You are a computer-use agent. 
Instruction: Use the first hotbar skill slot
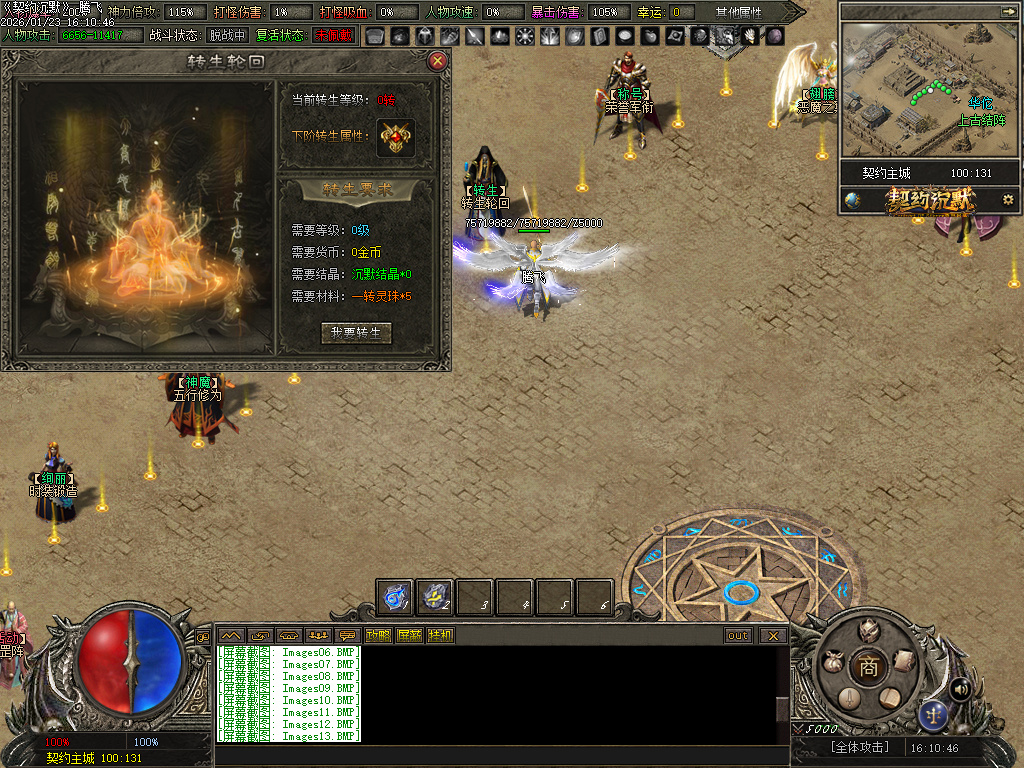coord(396,597)
